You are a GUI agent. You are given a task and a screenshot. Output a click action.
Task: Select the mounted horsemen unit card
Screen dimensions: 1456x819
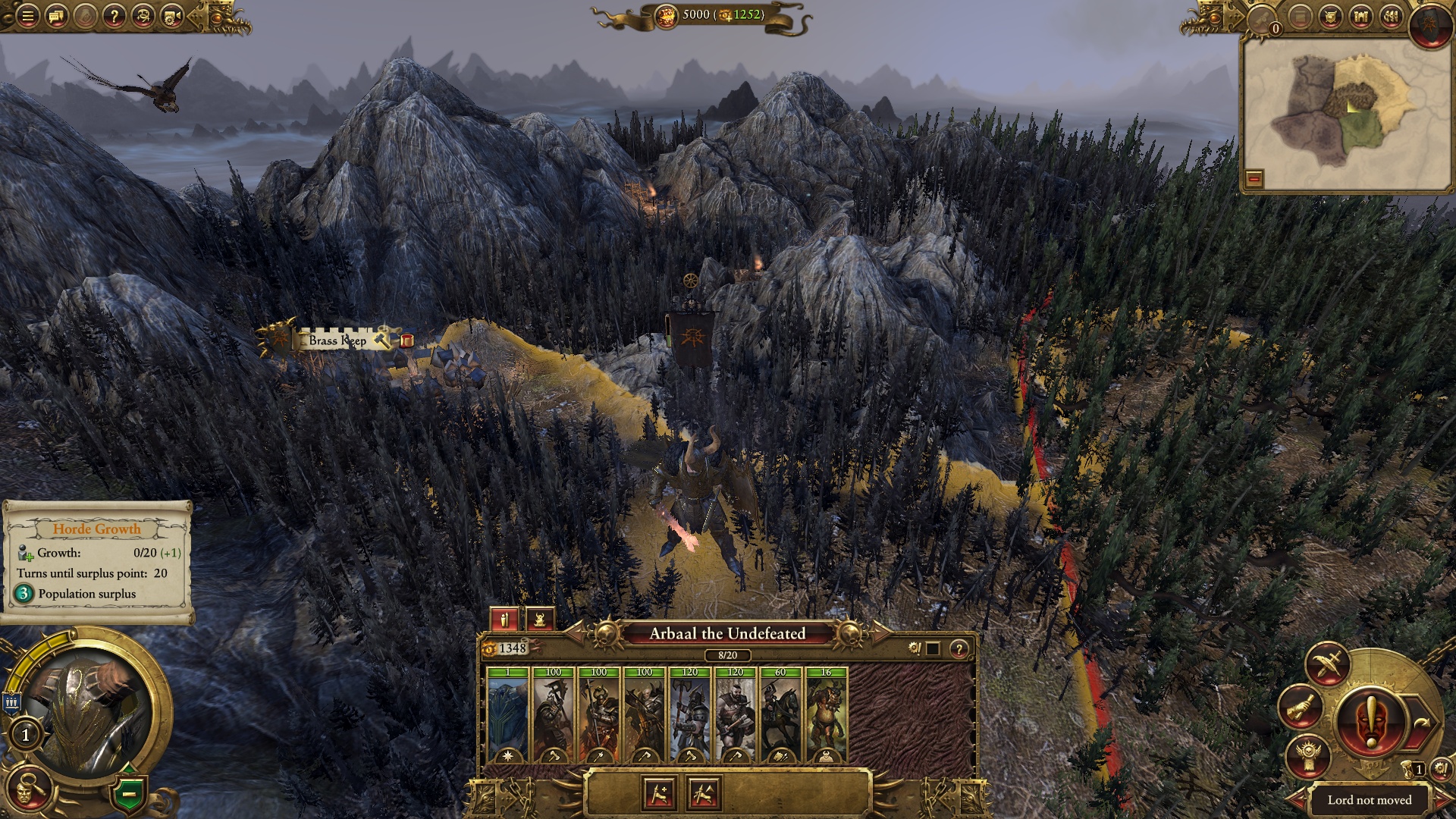click(x=780, y=715)
